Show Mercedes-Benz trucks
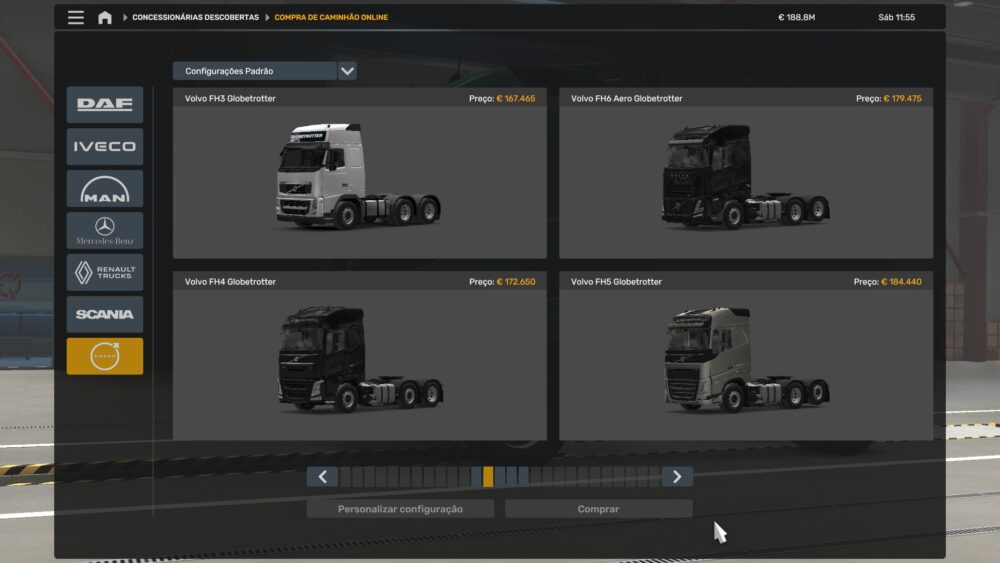Viewport: 1000px width, 563px height. (x=105, y=231)
